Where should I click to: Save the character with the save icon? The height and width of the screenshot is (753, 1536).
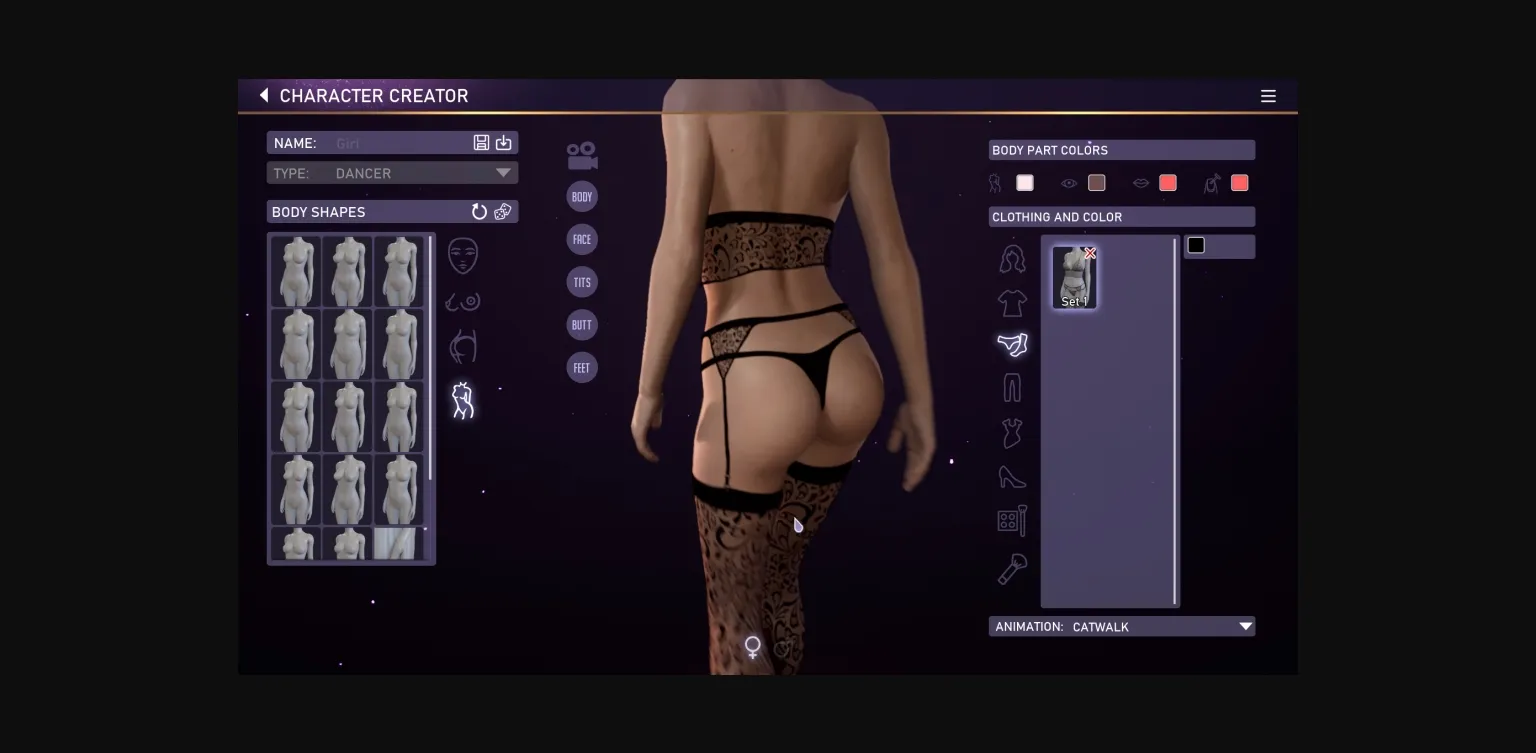[481, 142]
